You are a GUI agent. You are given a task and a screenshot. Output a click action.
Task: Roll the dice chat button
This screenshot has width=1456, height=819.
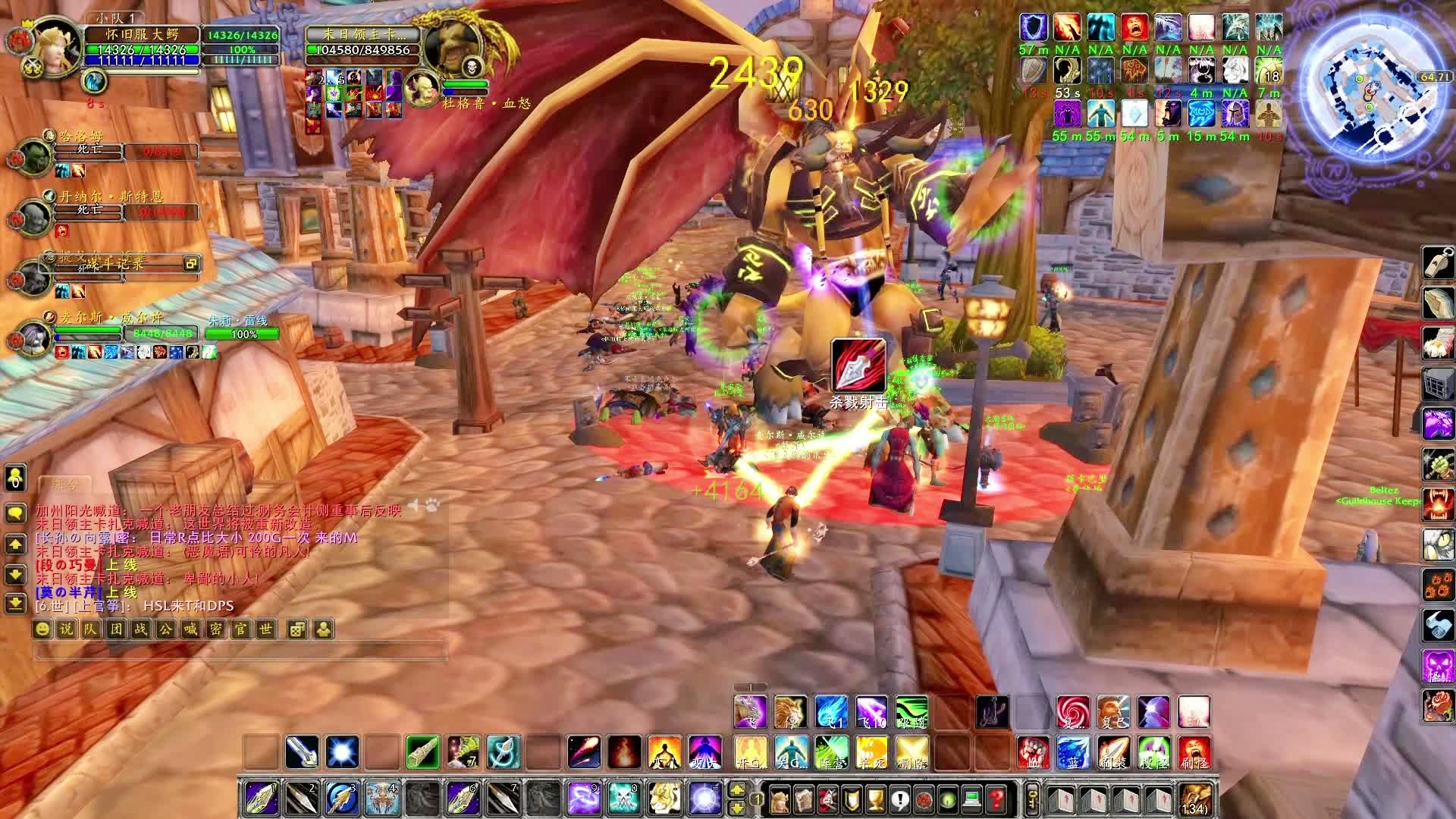coord(297,629)
